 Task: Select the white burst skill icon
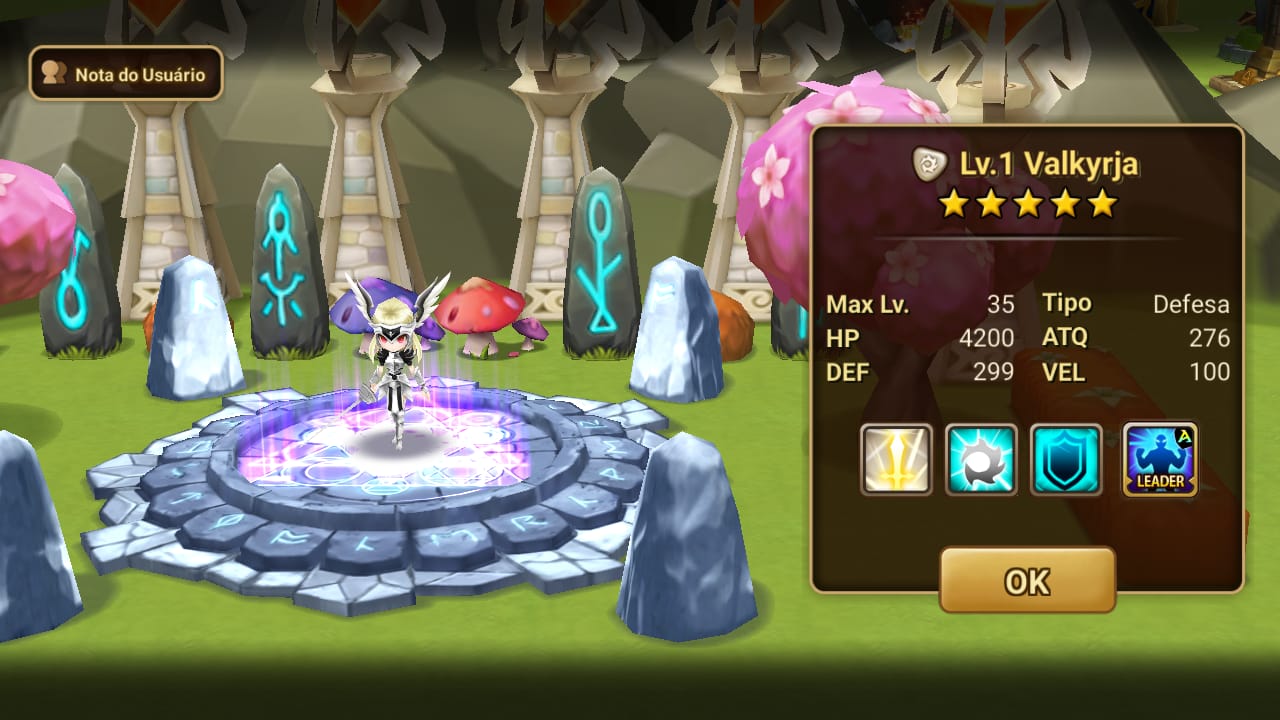pyautogui.click(x=981, y=460)
